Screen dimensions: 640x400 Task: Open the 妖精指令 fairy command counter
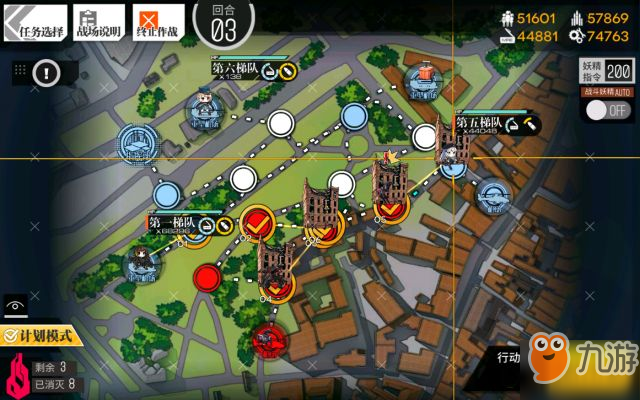[604, 70]
